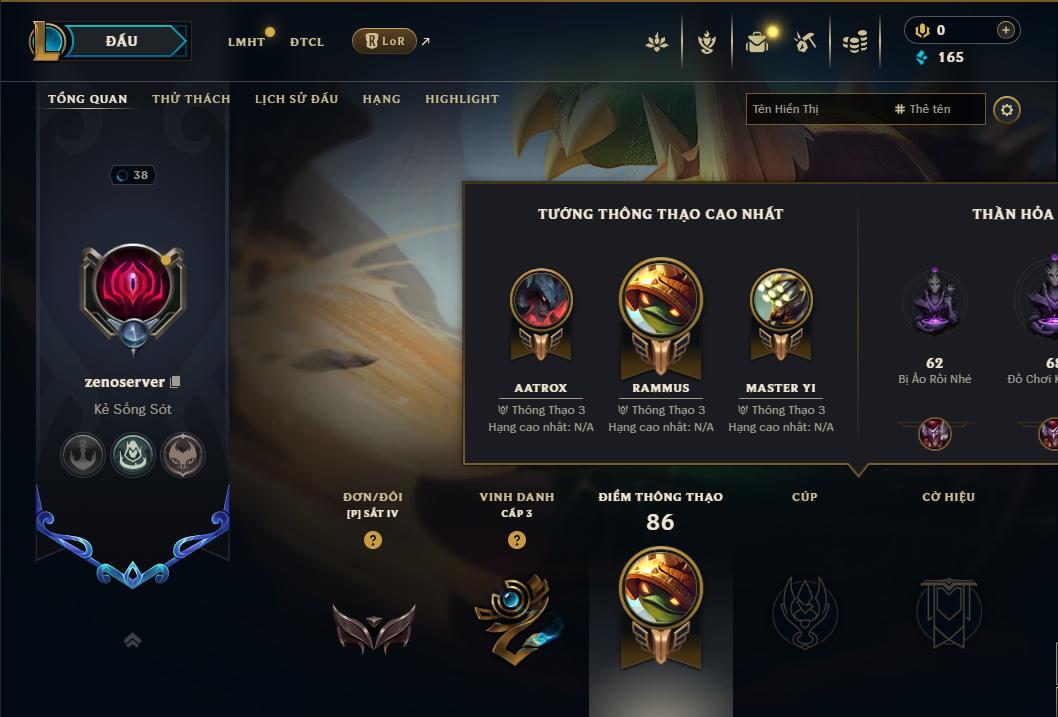Screen dimensions: 1058x717
Task: Select the HẠNG profile tab
Action: point(381,99)
